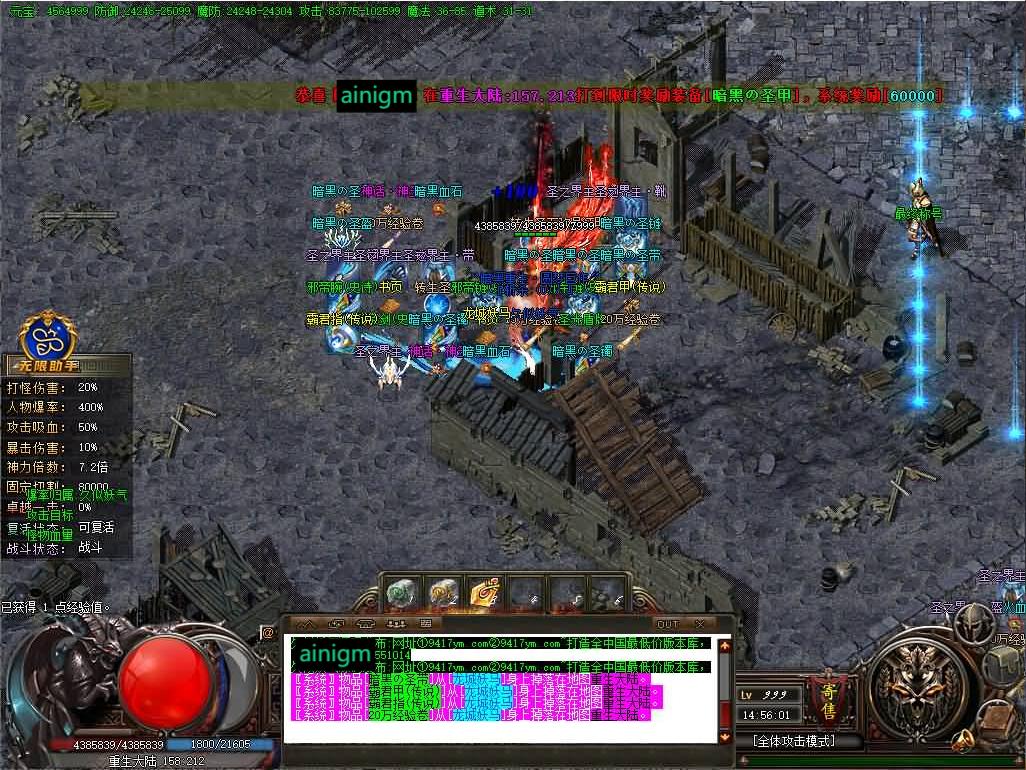
Task: Close the chat panel with the X button
Action: [x=700, y=624]
